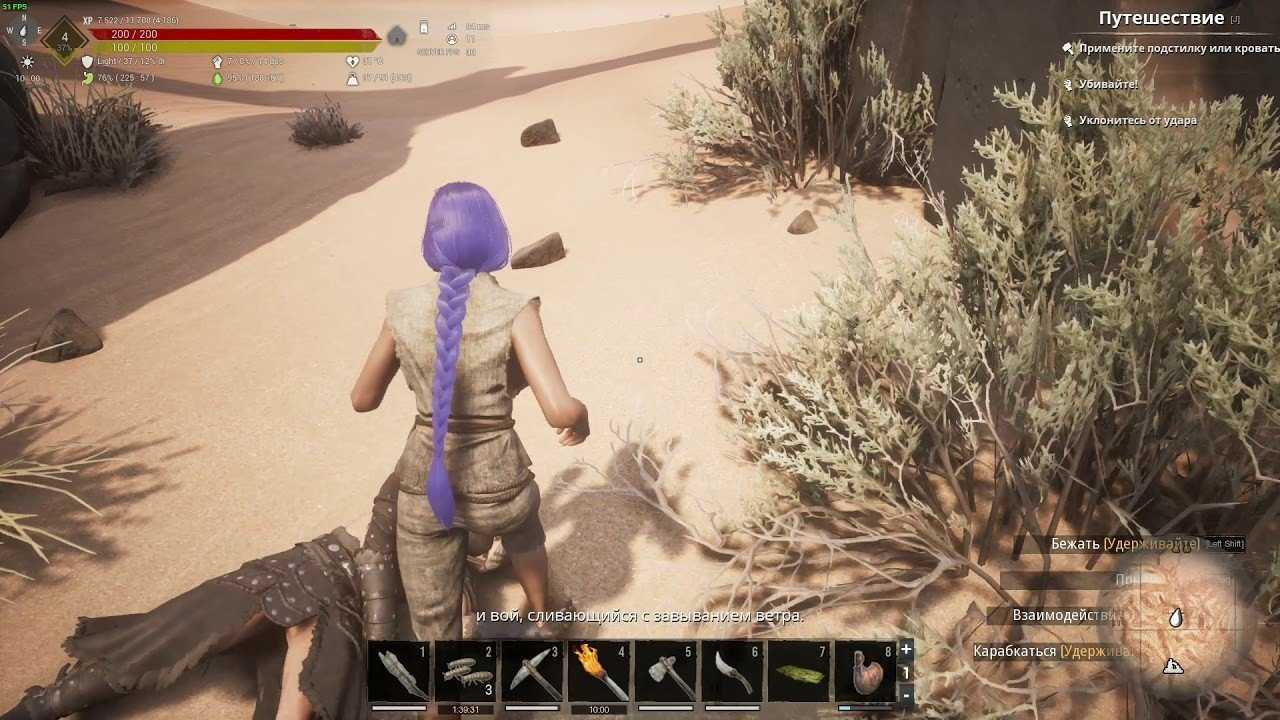Click the hotbar minus button
Image resolution: width=1280 pixels, height=720 pixels.
point(906,695)
